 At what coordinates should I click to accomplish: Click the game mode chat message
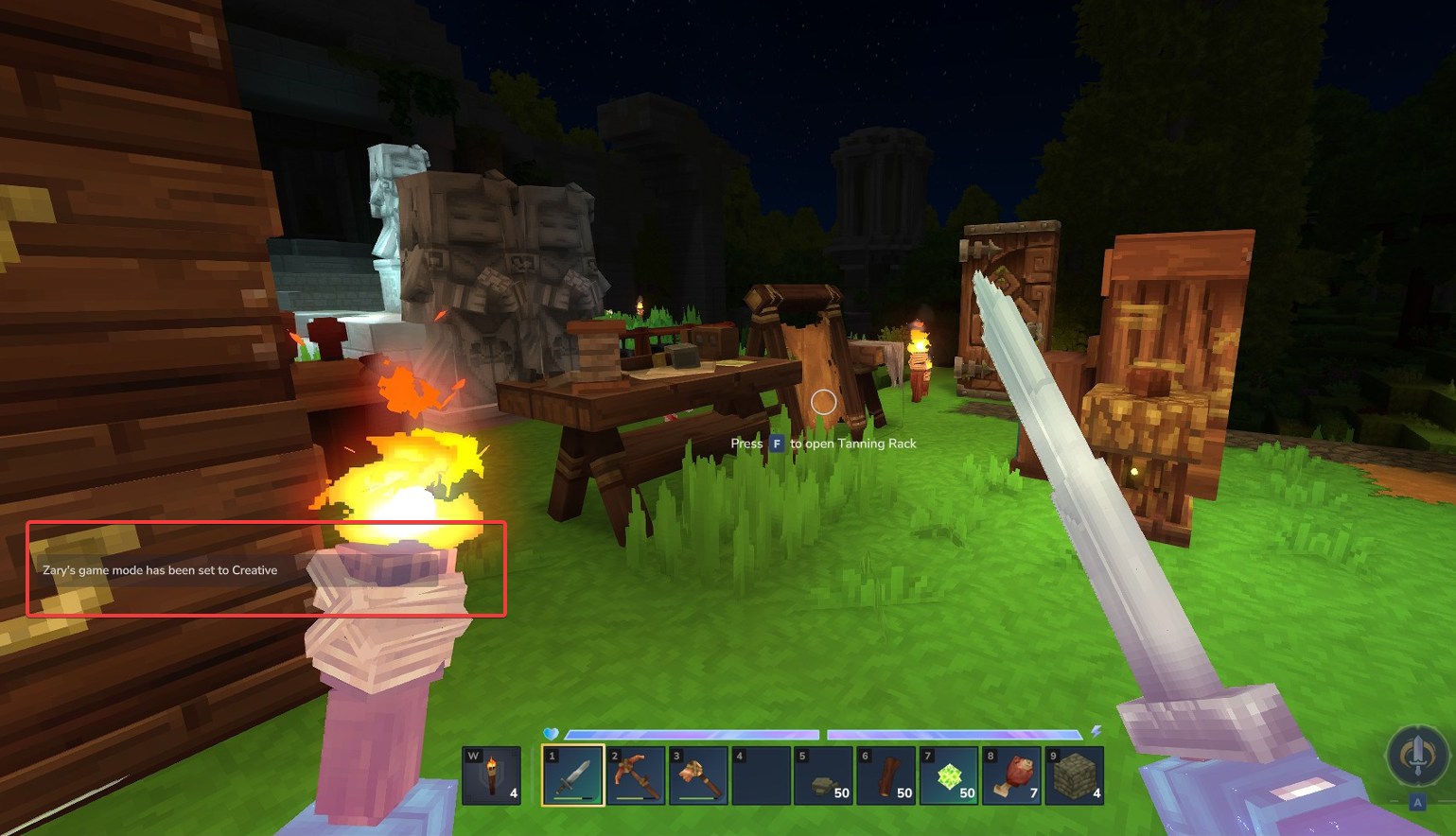[x=160, y=570]
